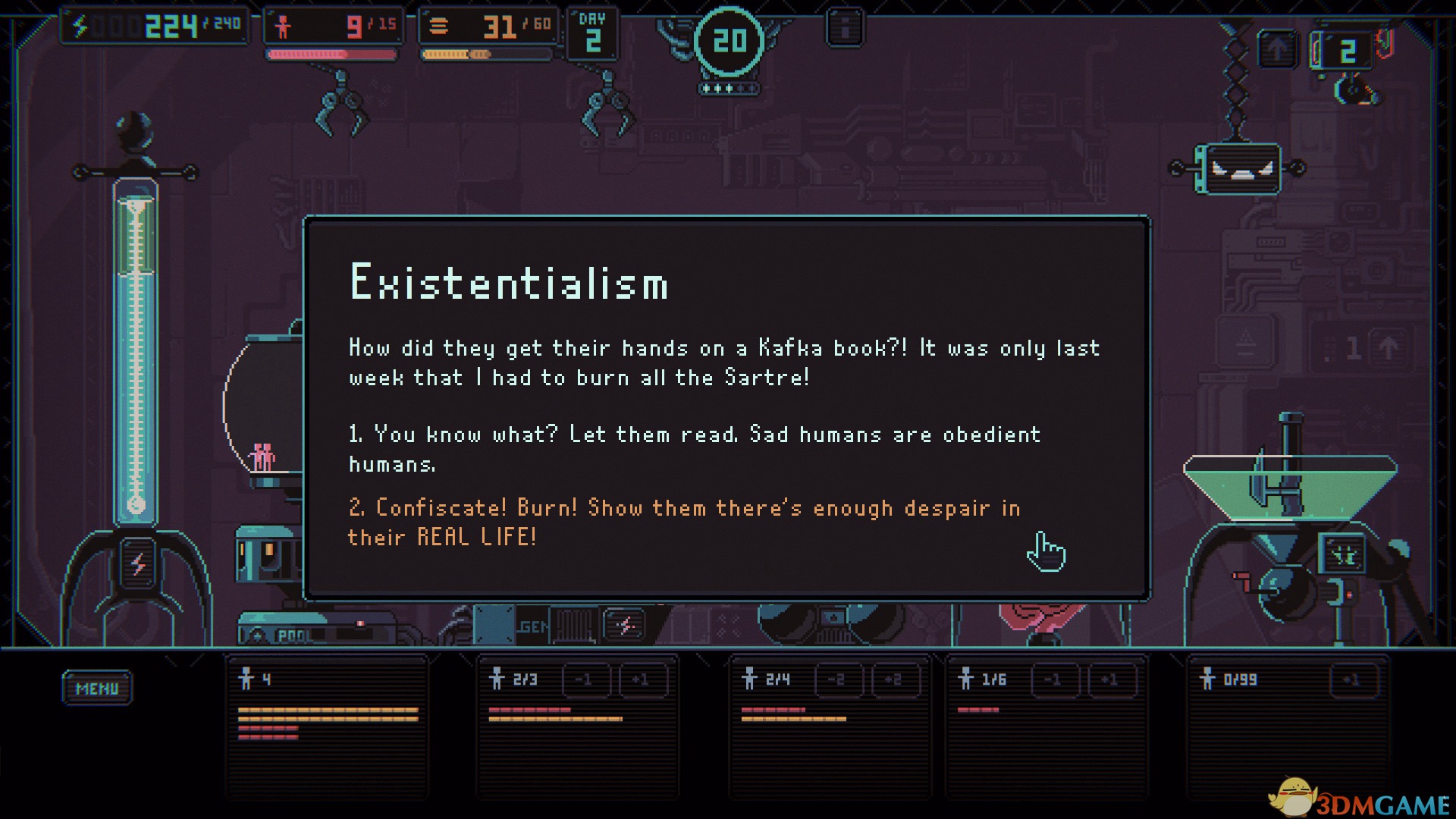Add a worker in the 0/99 panel
This screenshot has height=819, width=1456.
[1351, 679]
